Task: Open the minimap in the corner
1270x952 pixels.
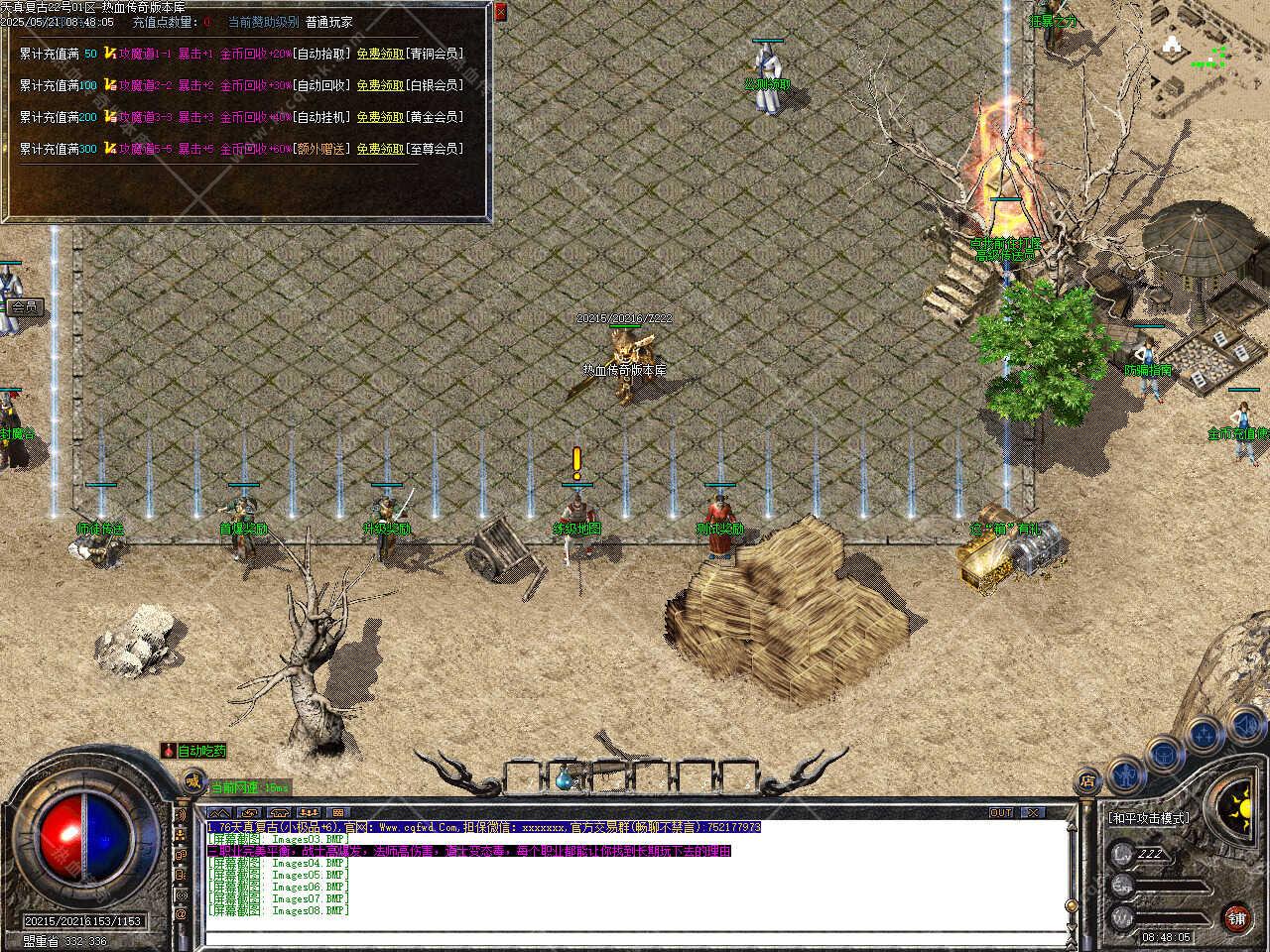Action: pos(1207,50)
